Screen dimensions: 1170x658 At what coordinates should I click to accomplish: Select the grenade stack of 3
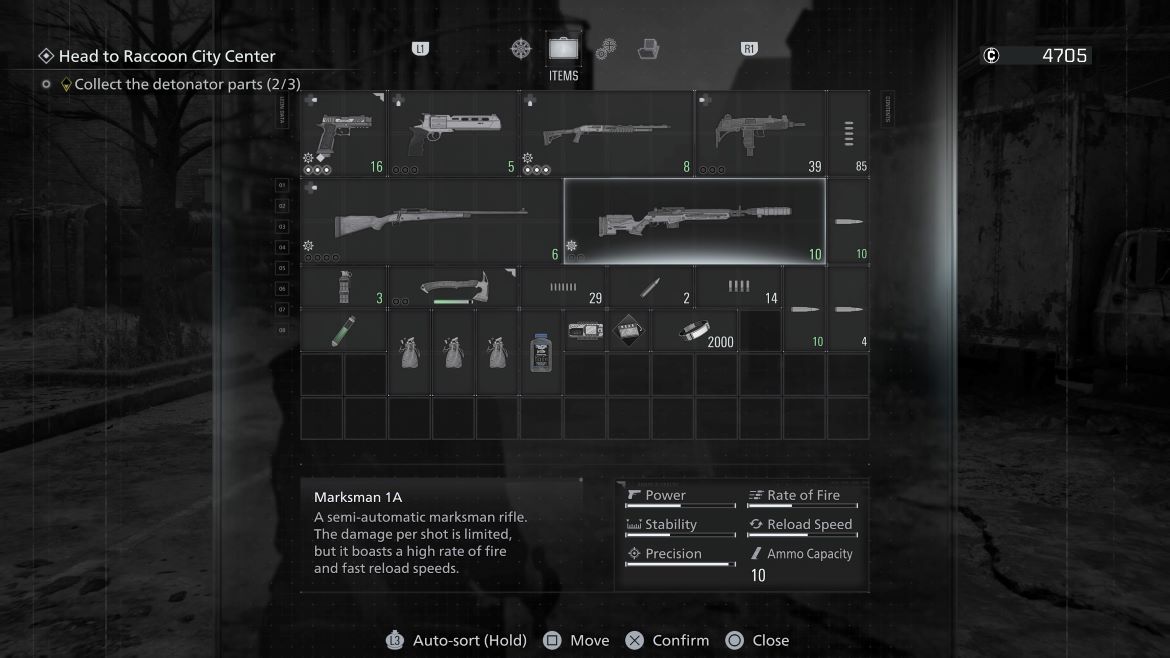[x=343, y=287]
